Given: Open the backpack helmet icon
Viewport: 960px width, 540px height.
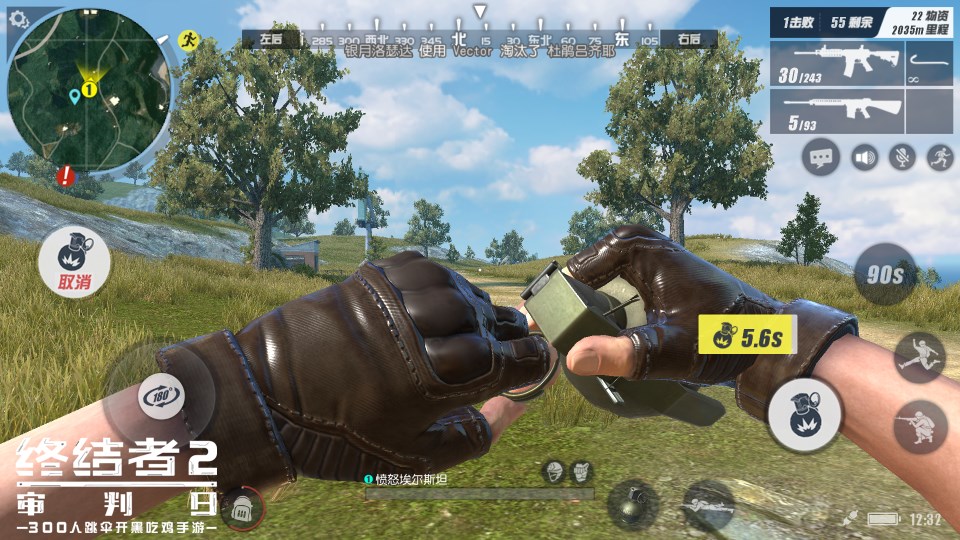Looking at the screenshot, I should pos(240,509).
